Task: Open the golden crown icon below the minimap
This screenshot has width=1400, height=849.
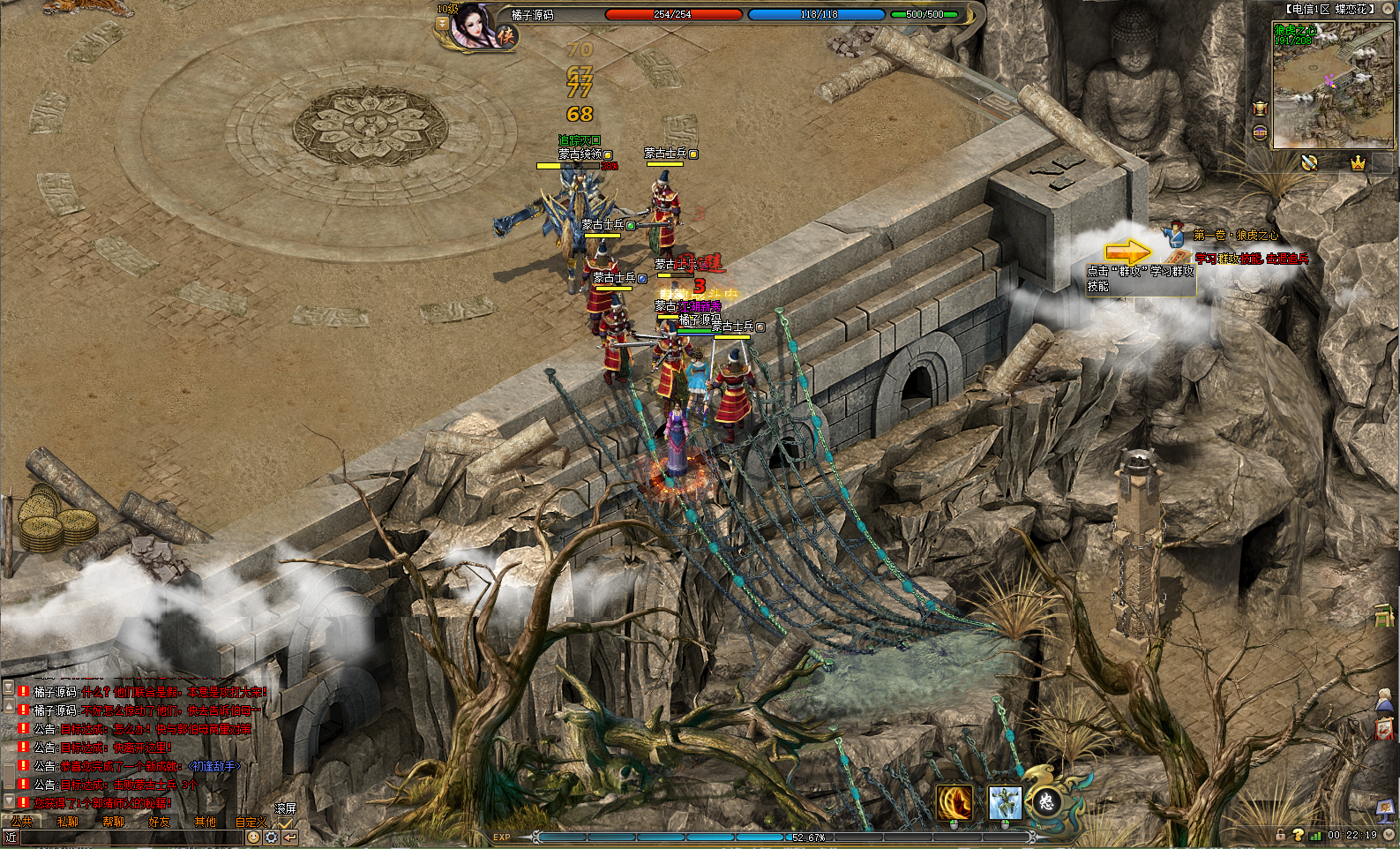Action: point(1358,162)
